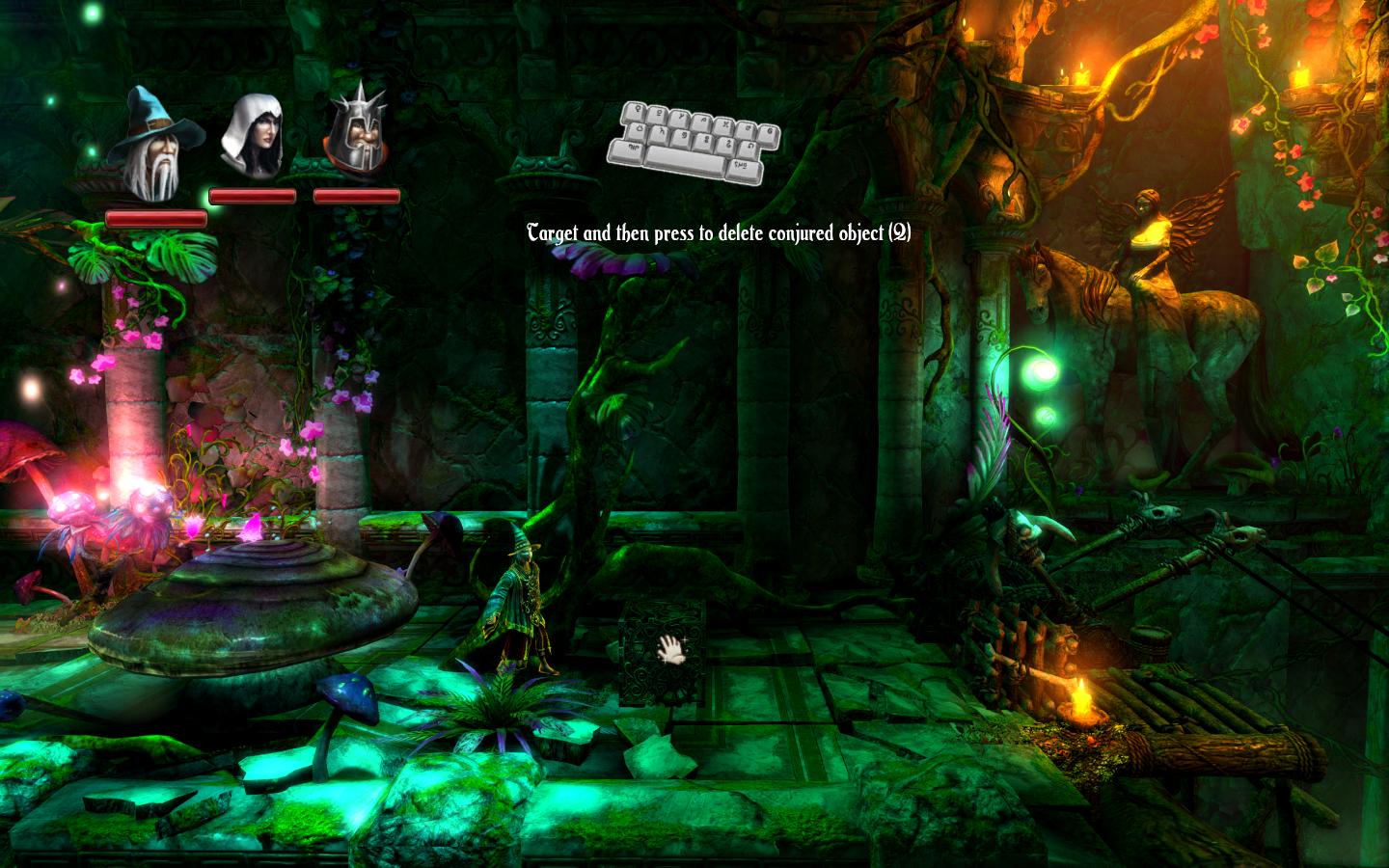Choose the helmeted knight portrait

(356, 137)
